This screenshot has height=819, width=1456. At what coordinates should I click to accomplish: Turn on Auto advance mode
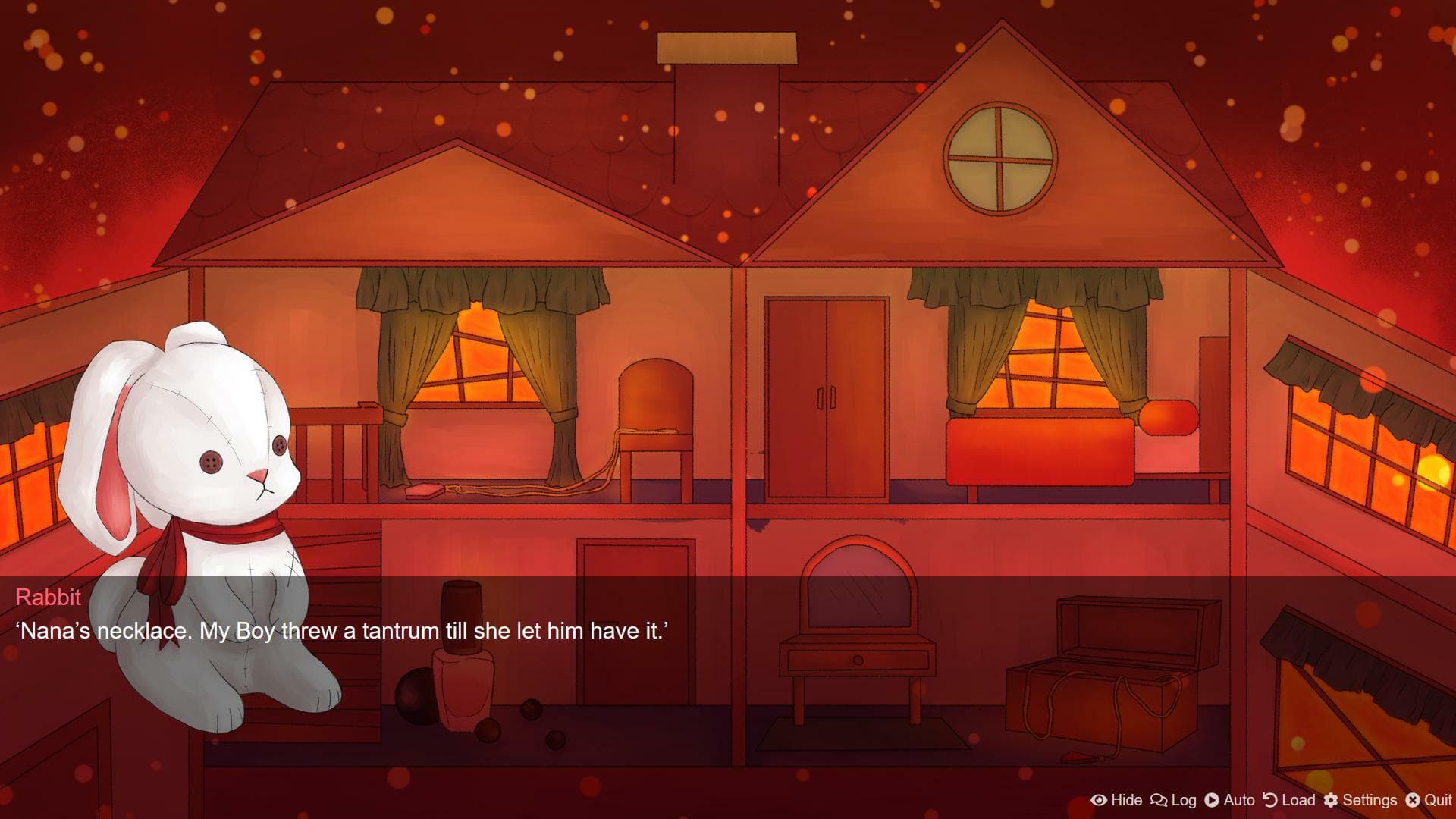pyautogui.click(x=1230, y=800)
